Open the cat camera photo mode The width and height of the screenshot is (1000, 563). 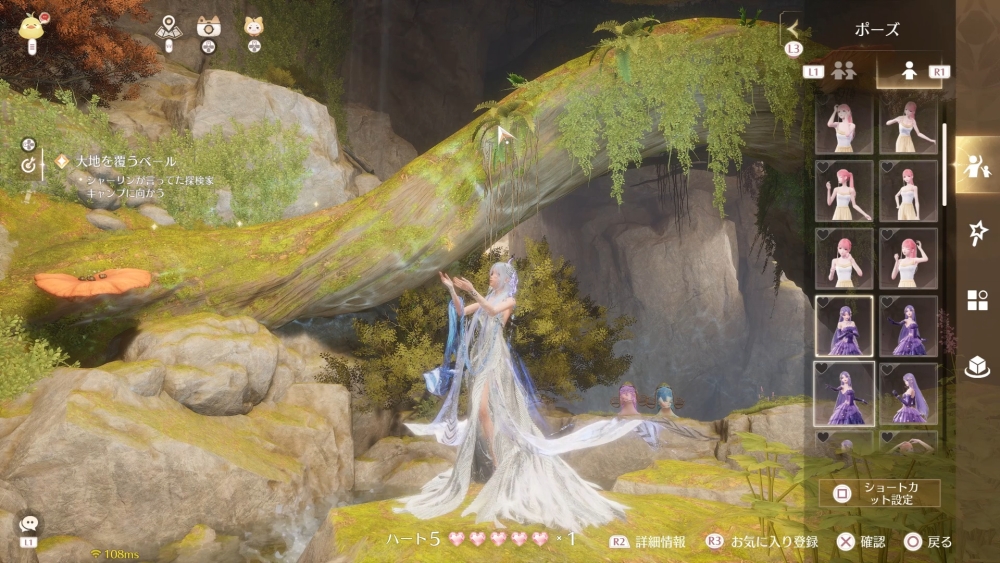point(209,30)
